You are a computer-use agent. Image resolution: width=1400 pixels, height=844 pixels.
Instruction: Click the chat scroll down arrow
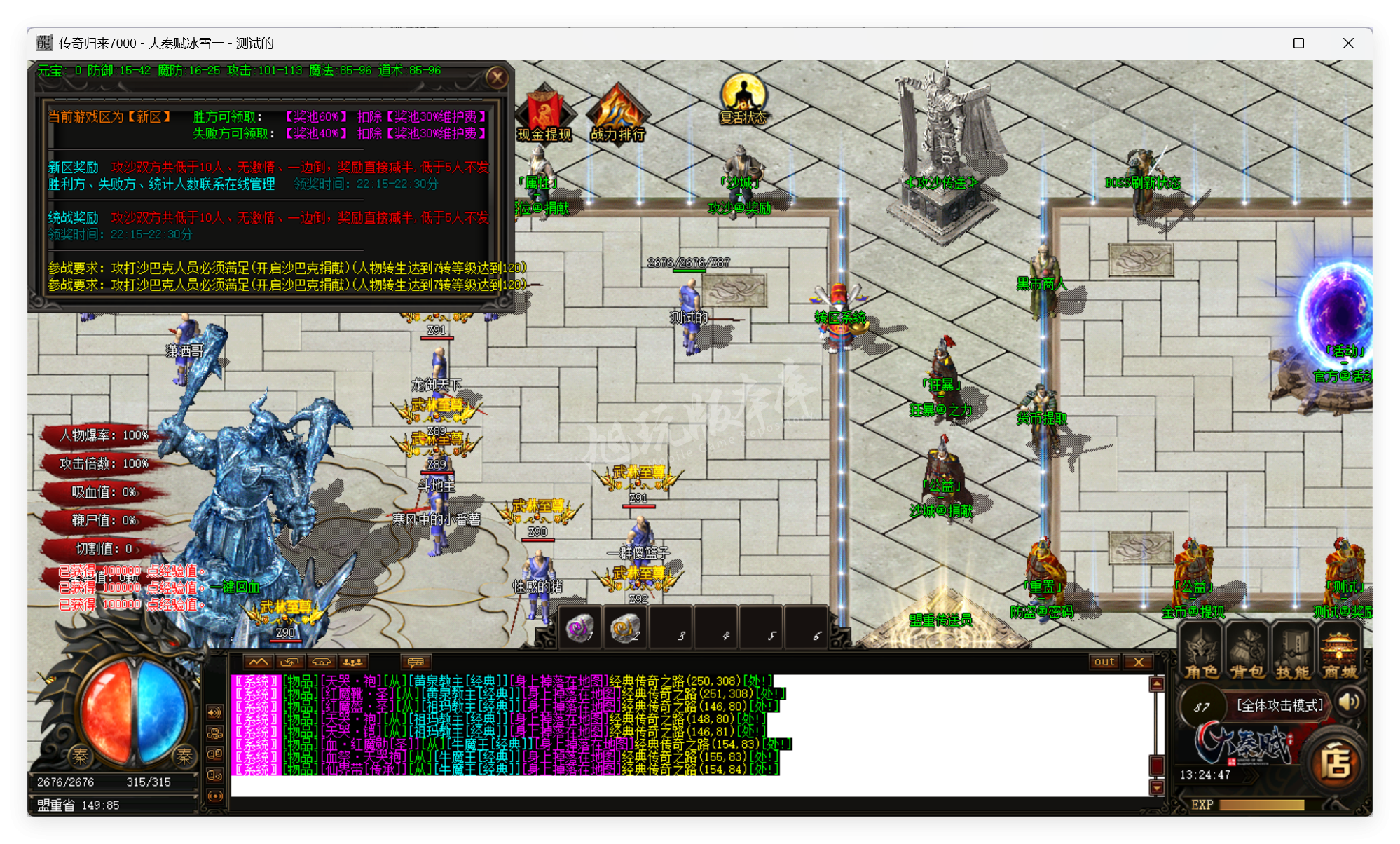coord(1157,788)
